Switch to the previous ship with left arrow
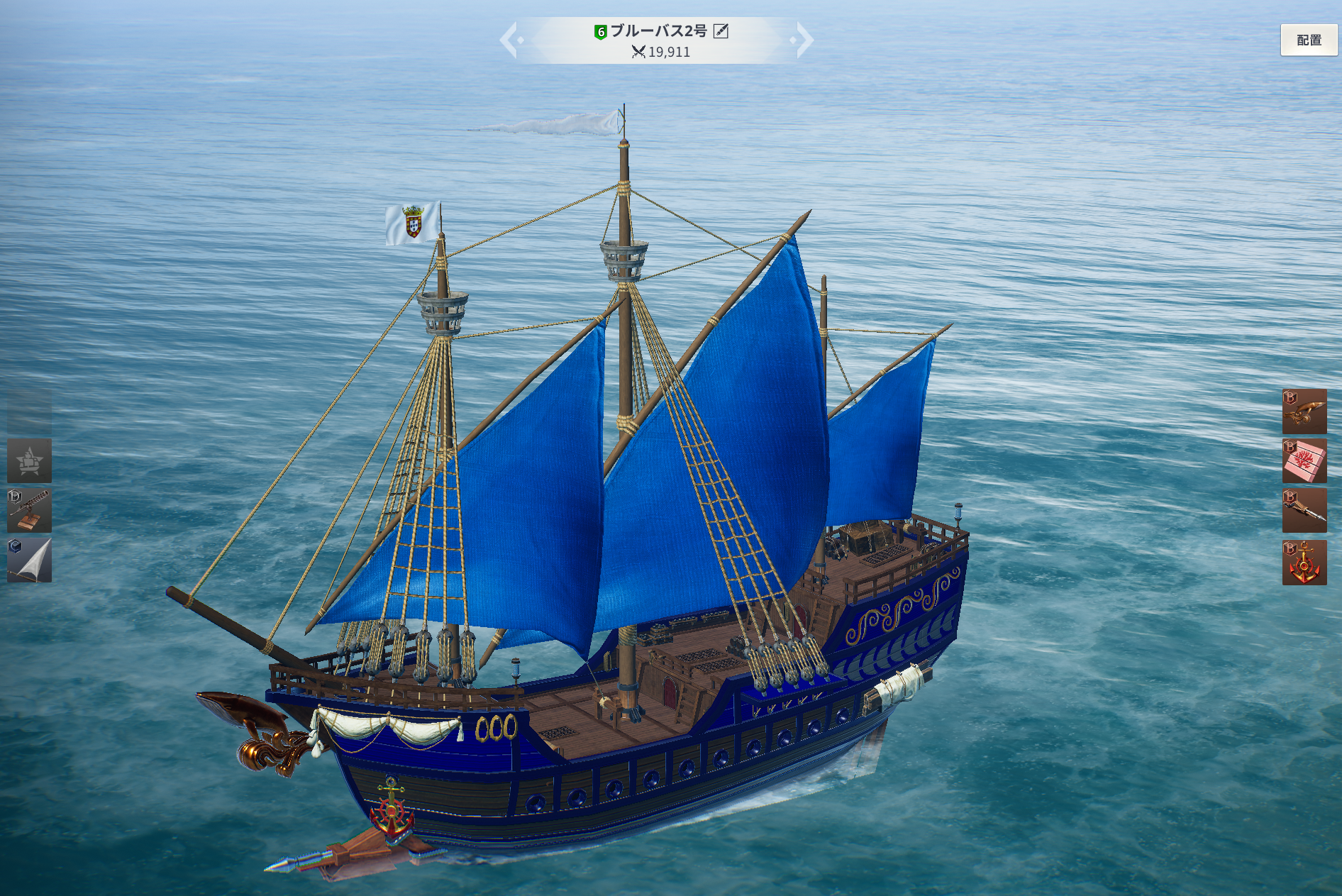1342x896 pixels. point(509,40)
